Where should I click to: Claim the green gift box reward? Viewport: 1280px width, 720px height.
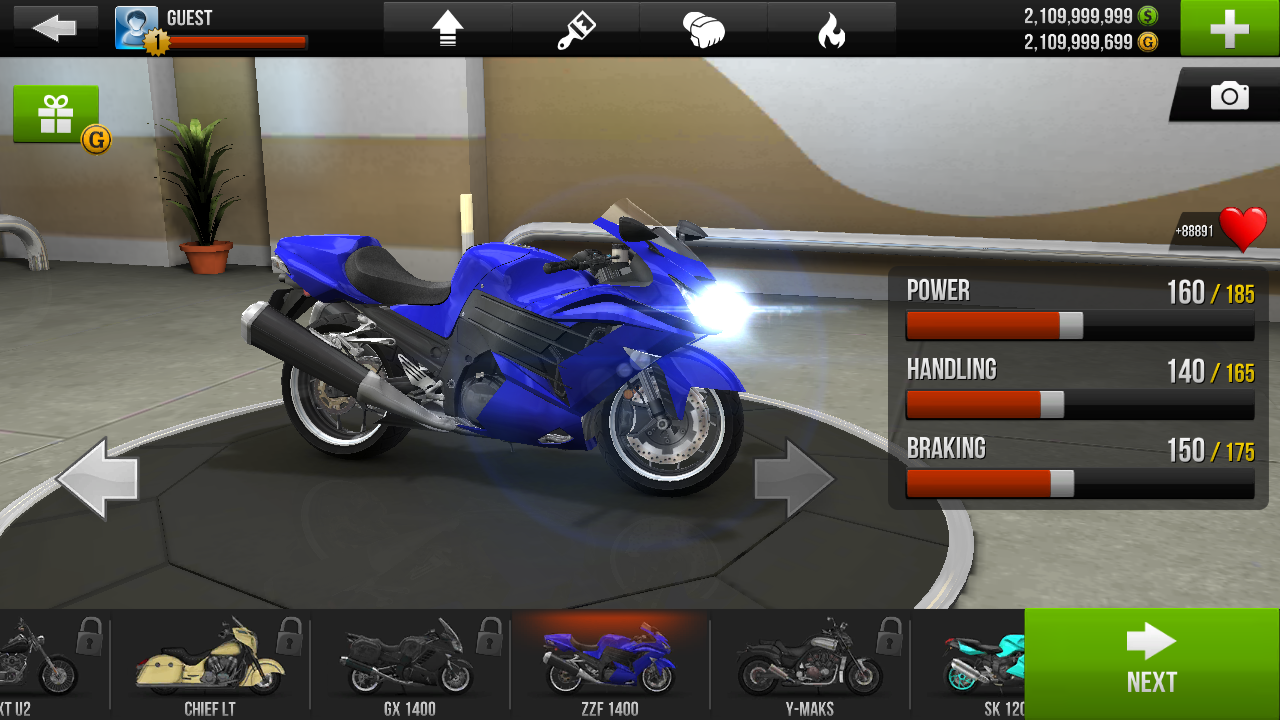pyautogui.click(x=56, y=114)
